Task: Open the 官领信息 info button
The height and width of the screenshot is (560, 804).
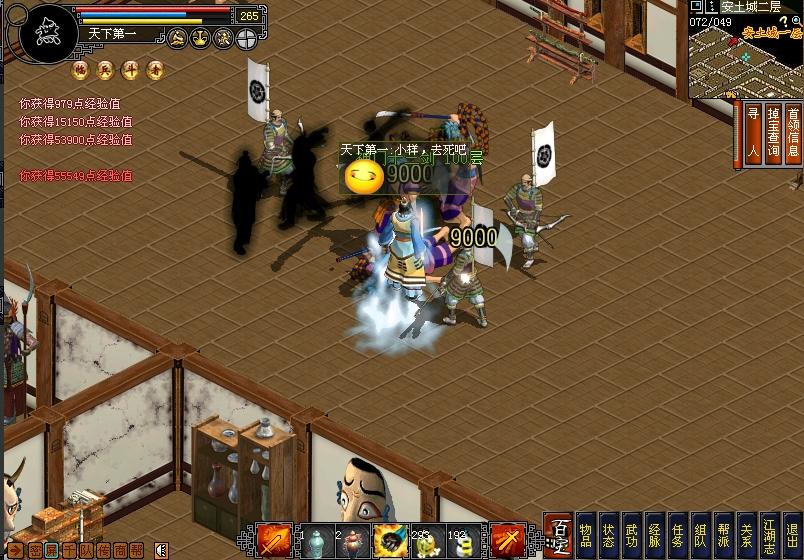Action: click(x=792, y=132)
